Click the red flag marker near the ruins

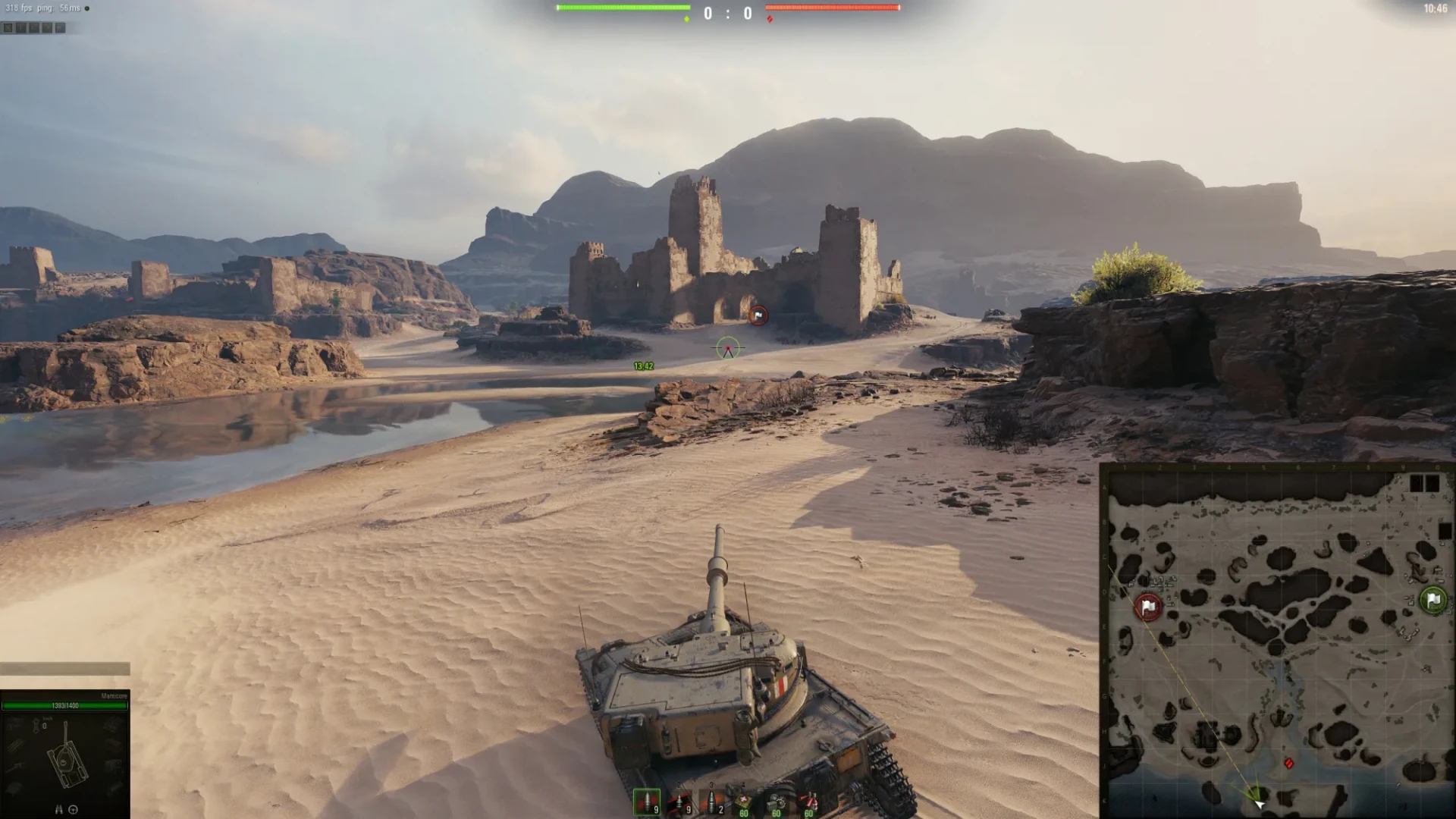pos(758,315)
